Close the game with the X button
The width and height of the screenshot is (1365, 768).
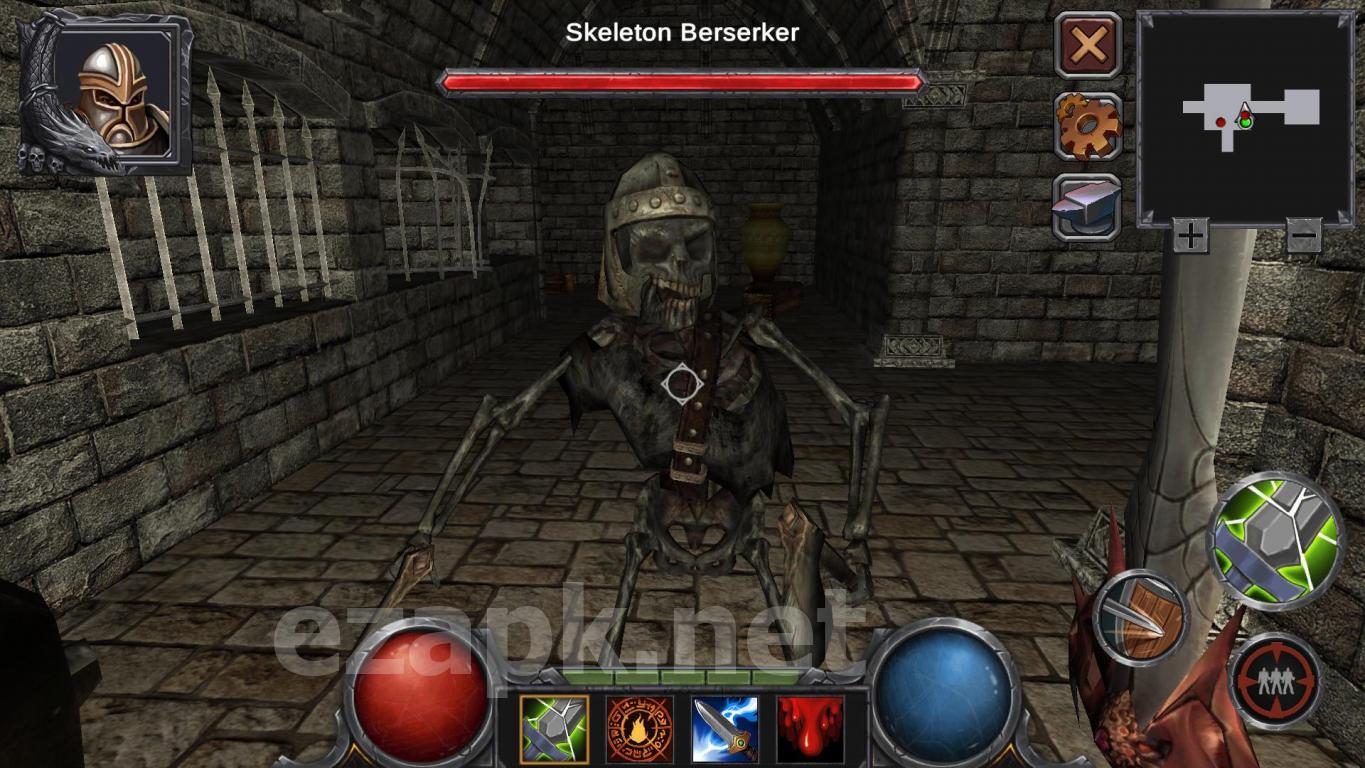(x=1088, y=46)
